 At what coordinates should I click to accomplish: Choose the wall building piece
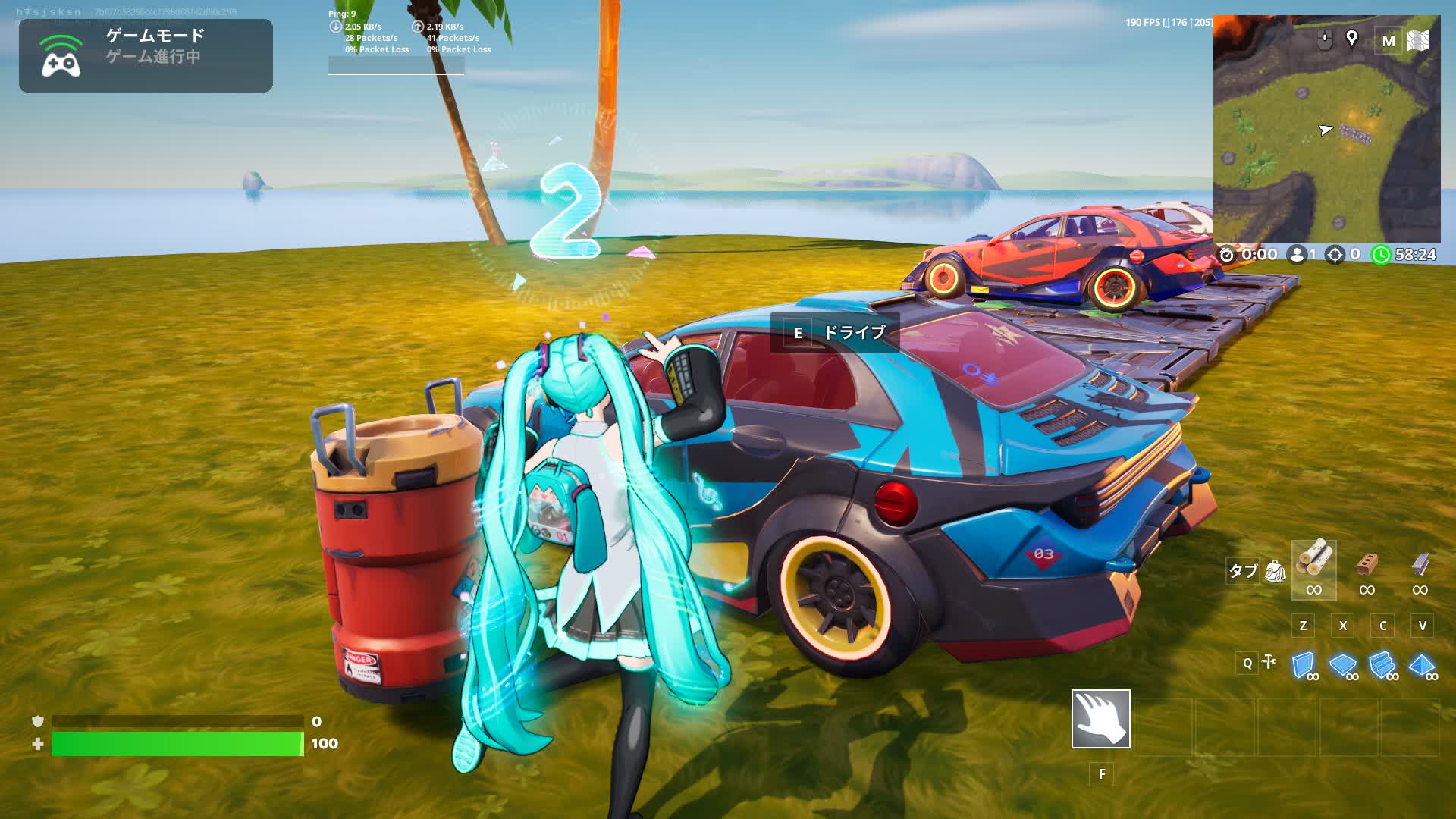1304,665
